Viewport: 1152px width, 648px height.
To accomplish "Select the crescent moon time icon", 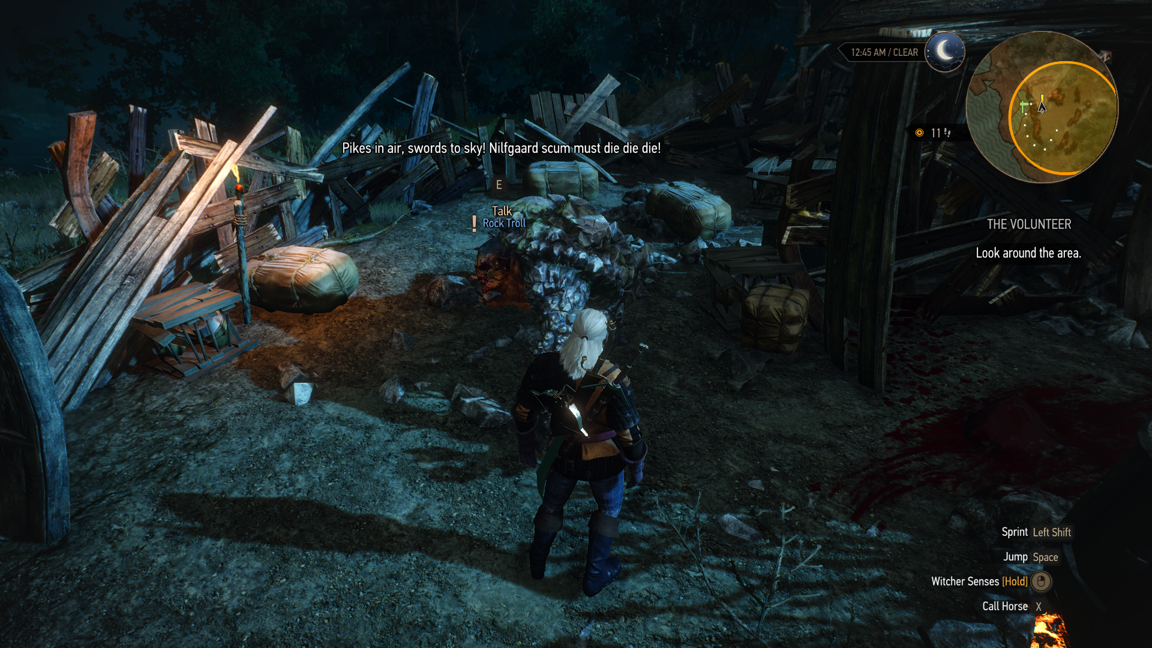I will pyautogui.click(x=944, y=51).
